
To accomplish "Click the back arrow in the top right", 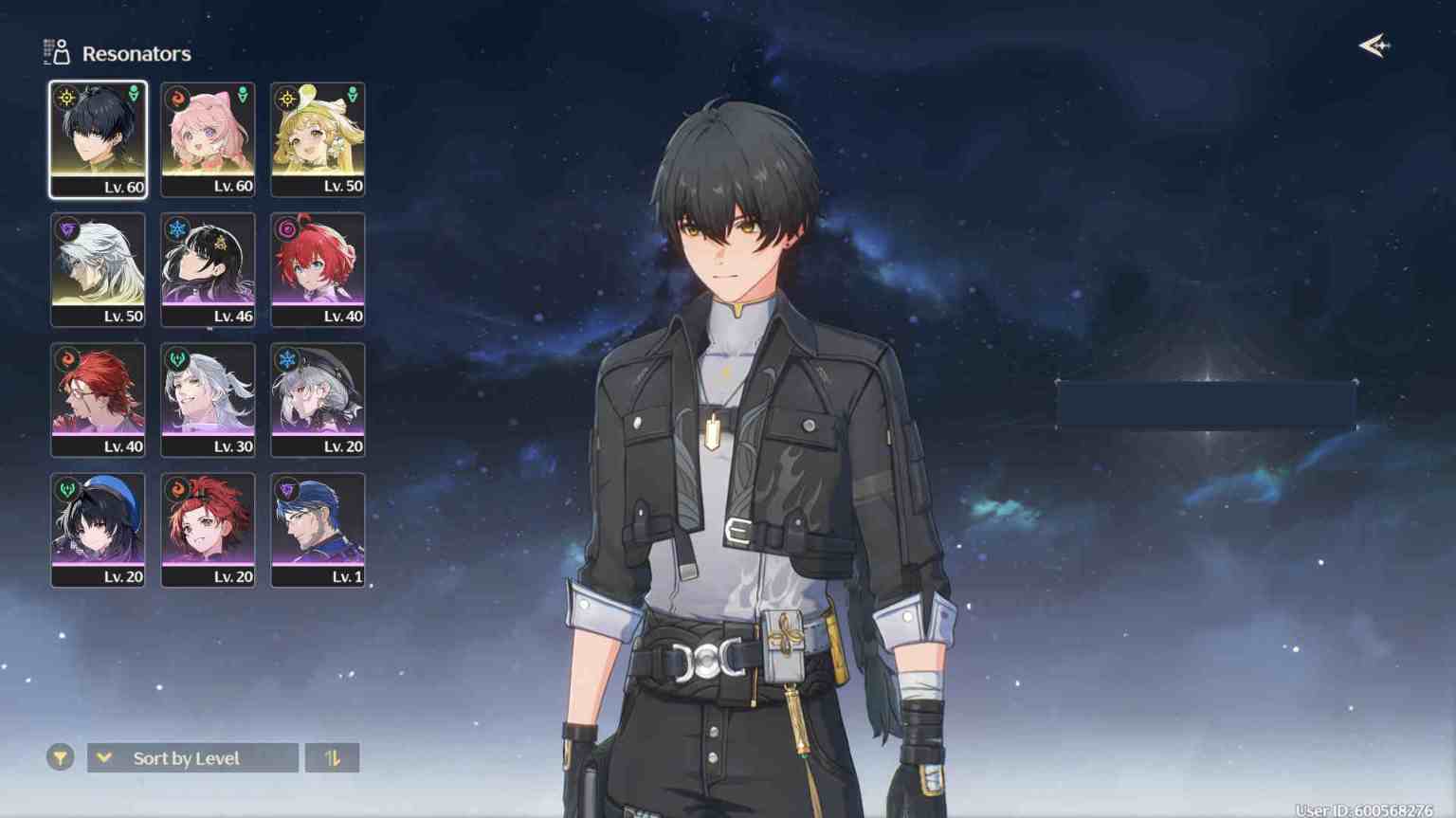I will (1374, 44).
